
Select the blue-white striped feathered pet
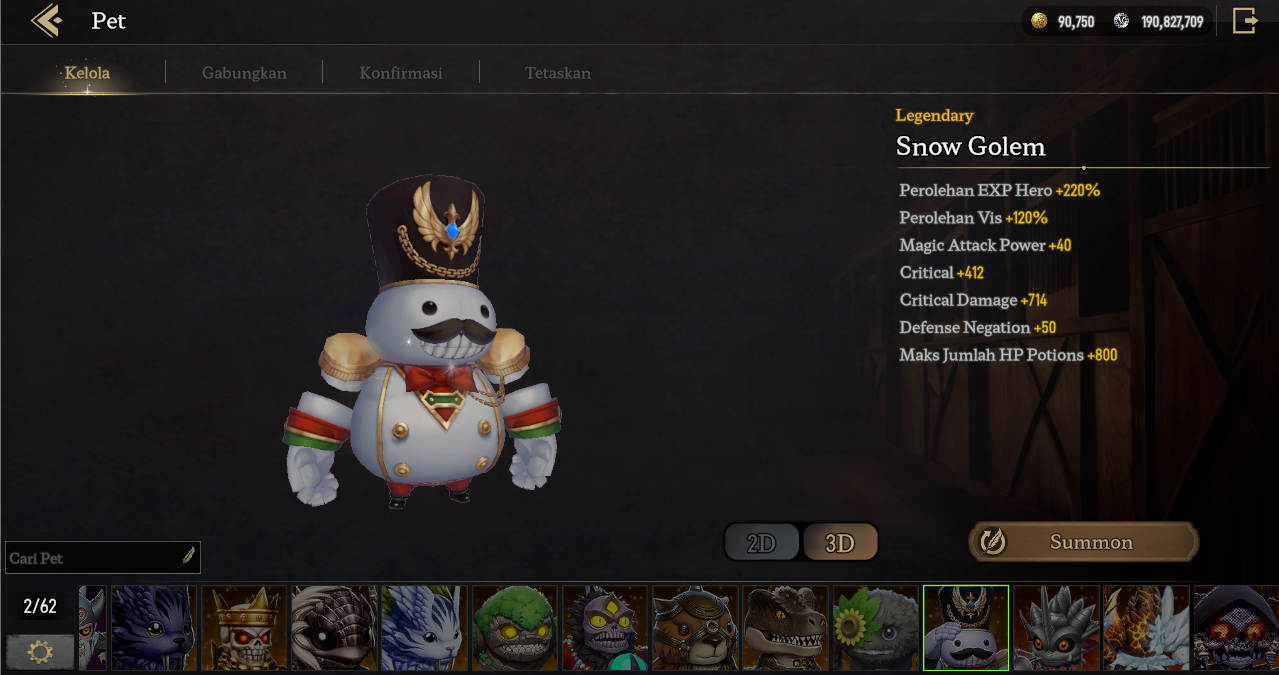point(424,628)
